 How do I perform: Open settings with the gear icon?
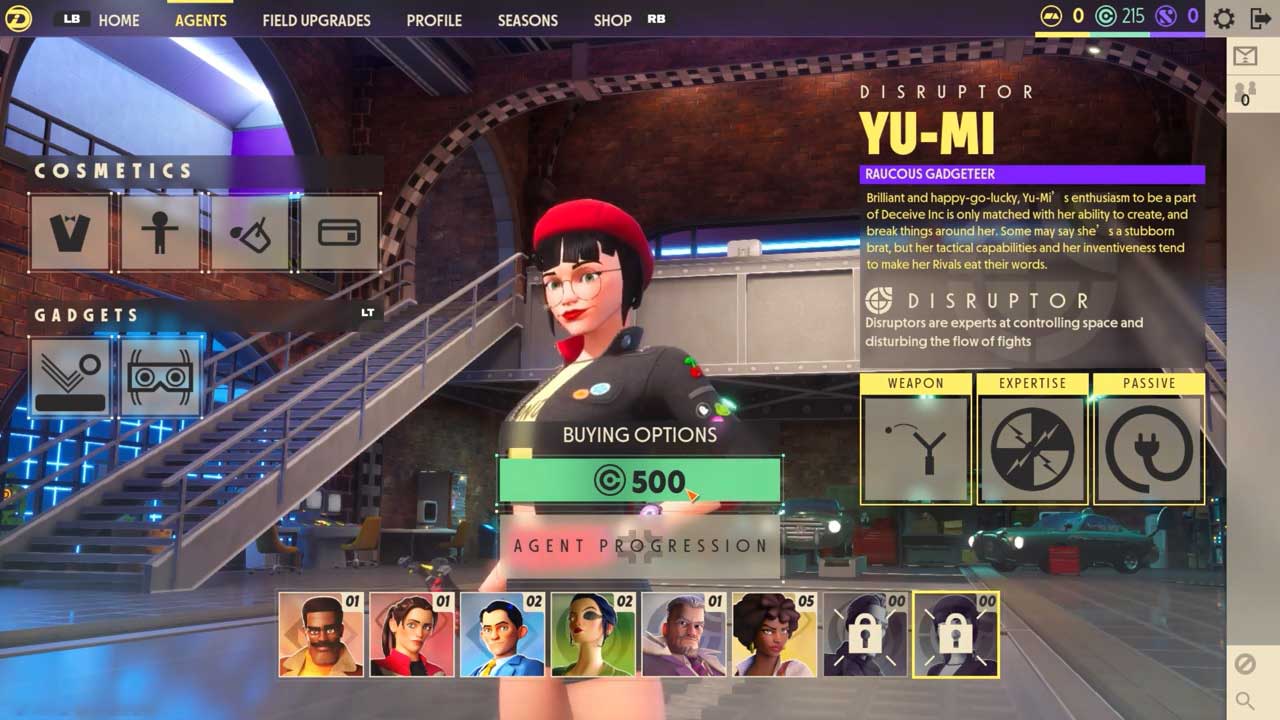point(1223,18)
